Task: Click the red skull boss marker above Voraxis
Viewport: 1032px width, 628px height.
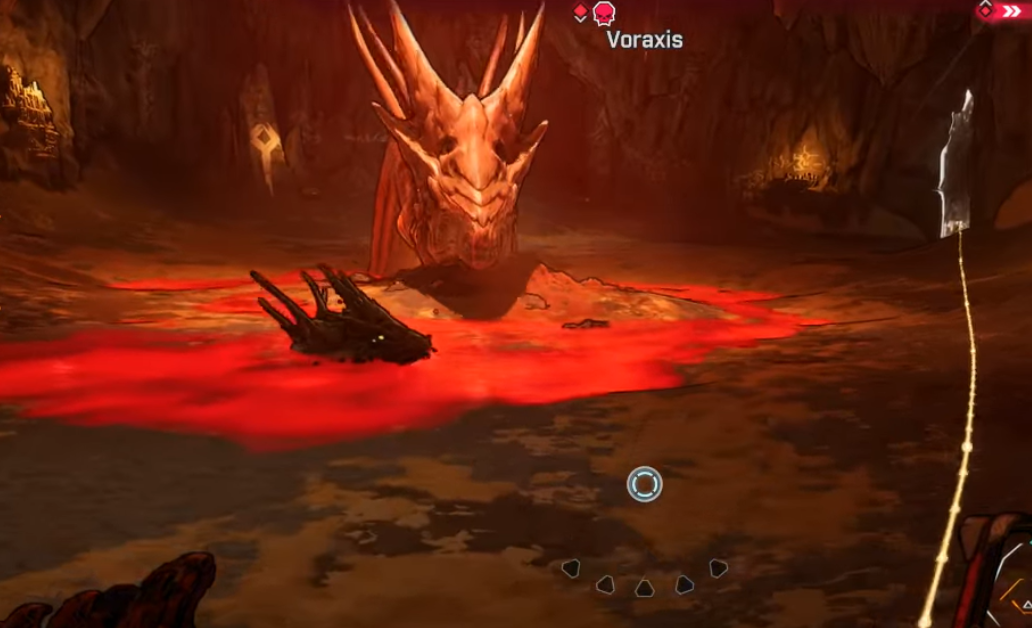Action: point(604,13)
